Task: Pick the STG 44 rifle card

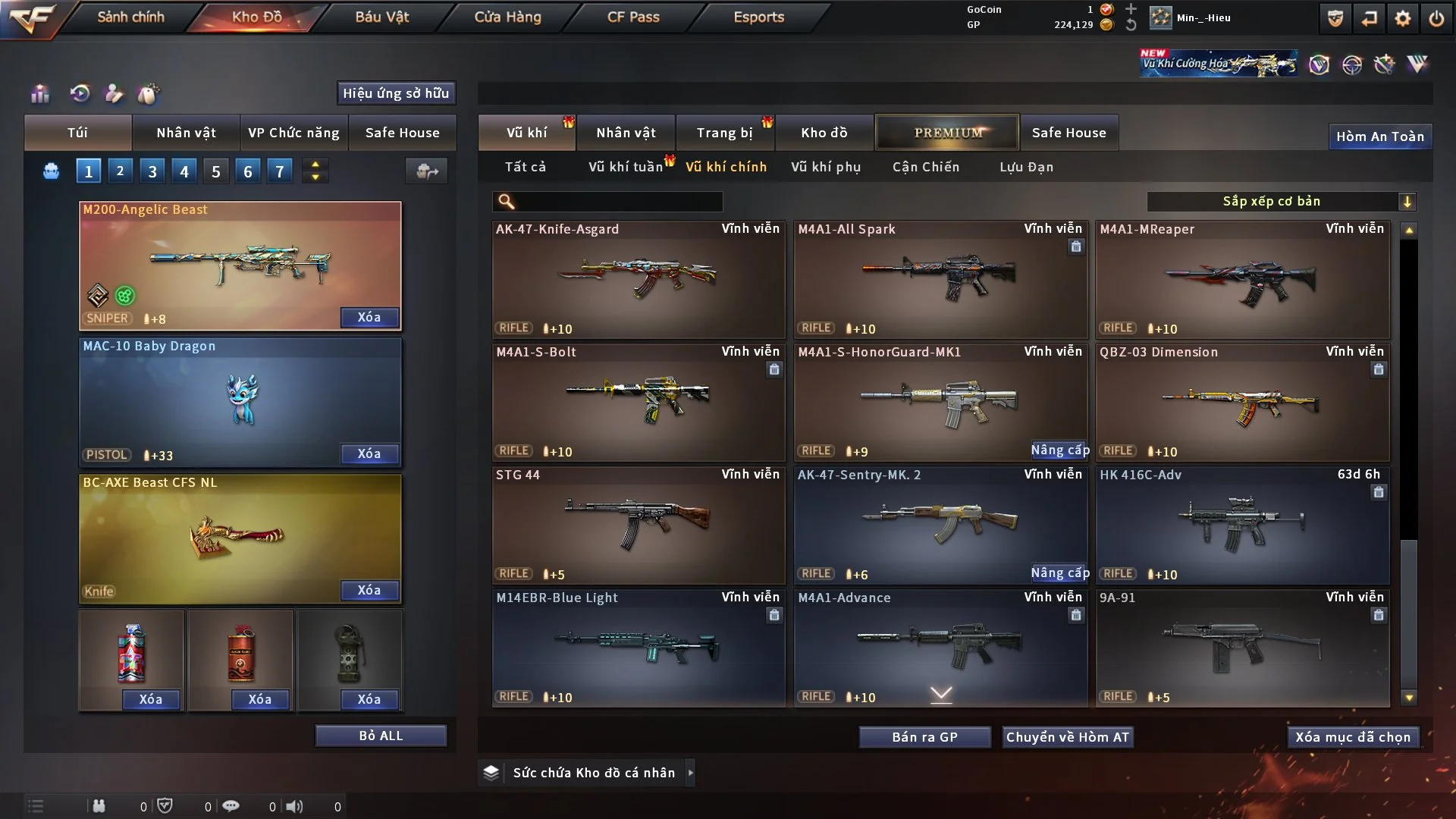Action: [x=638, y=525]
